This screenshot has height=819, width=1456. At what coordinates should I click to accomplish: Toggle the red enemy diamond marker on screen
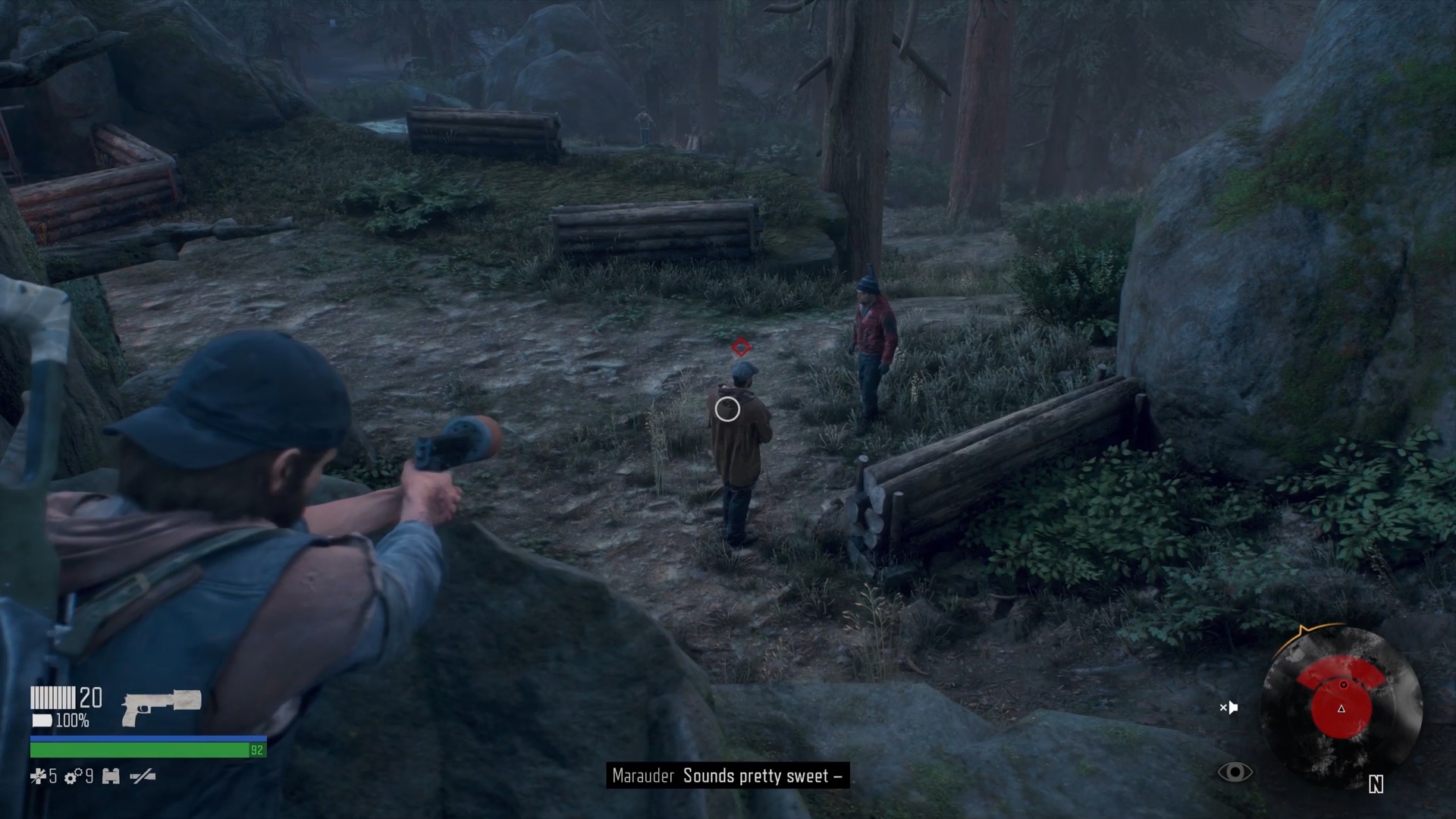pyautogui.click(x=739, y=349)
